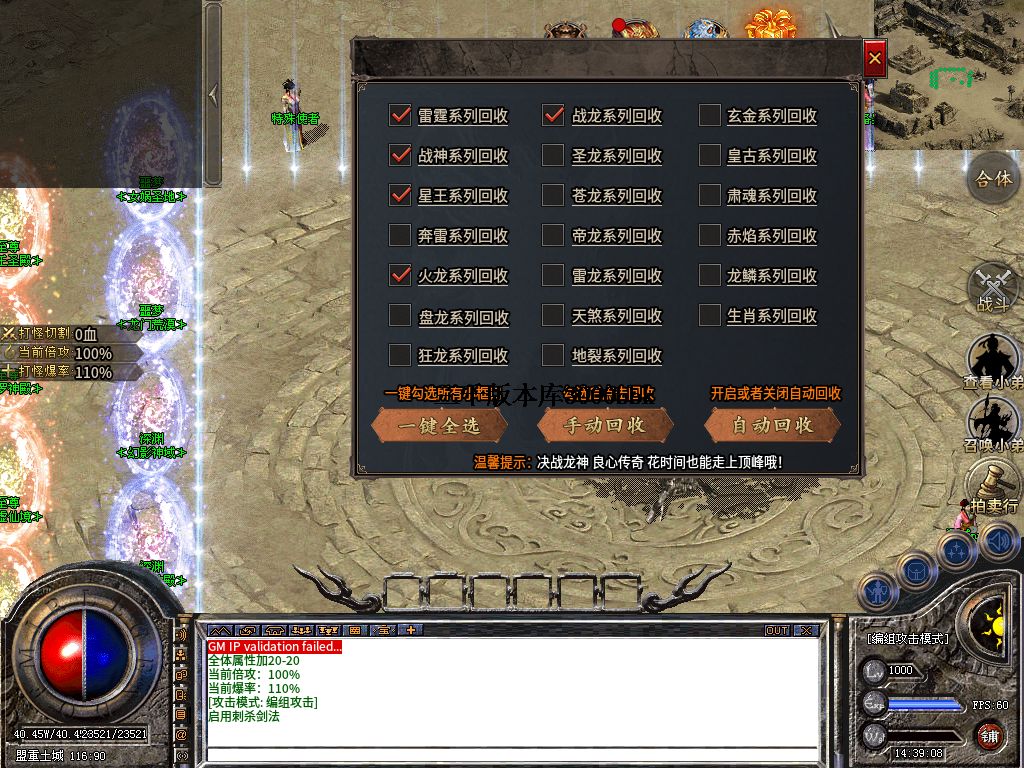1024x768 pixels.
Task: Summon follower with 召唤小弟 icon
Action: 993,424
